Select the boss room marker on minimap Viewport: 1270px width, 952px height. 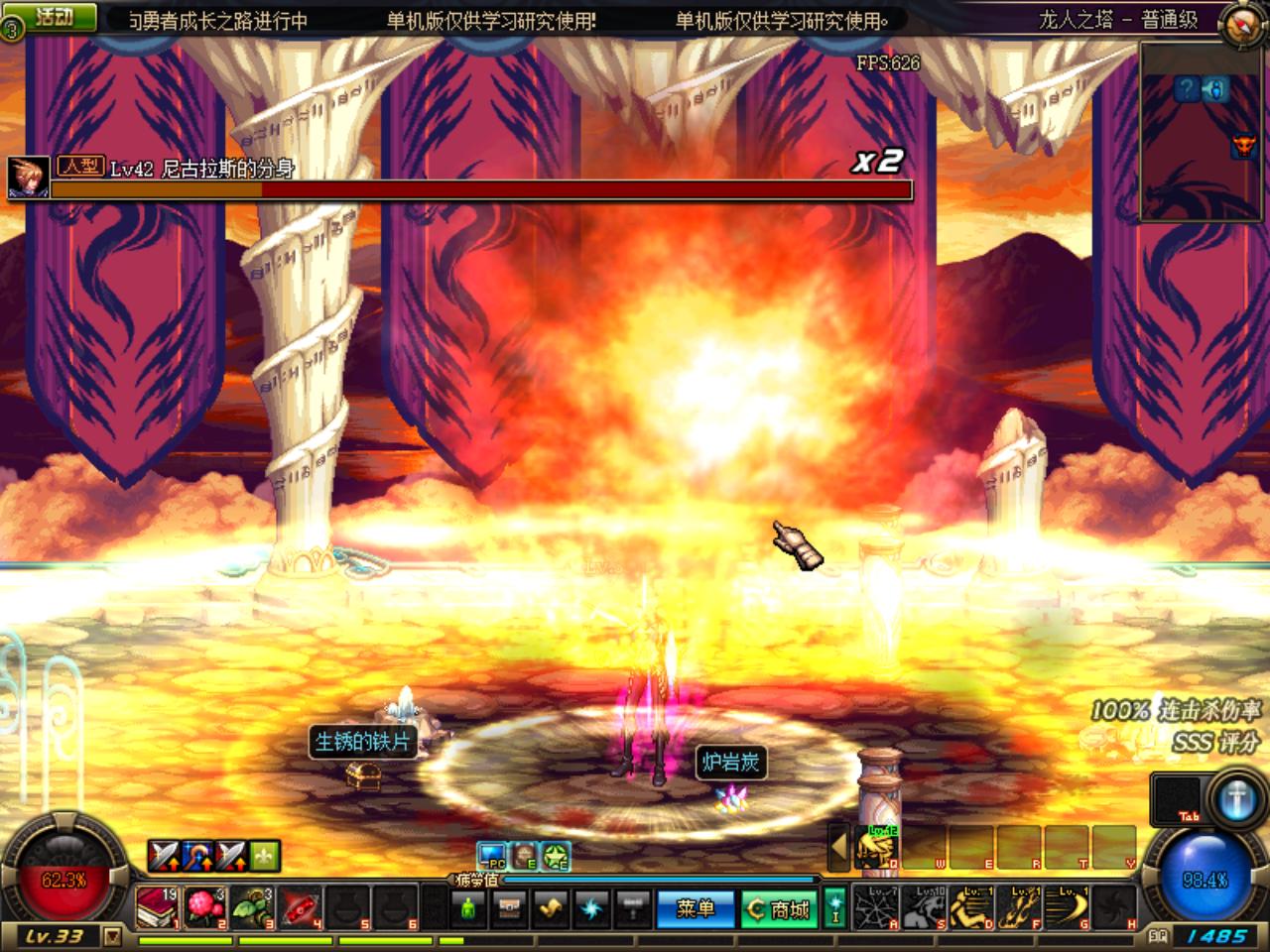(x=1242, y=147)
